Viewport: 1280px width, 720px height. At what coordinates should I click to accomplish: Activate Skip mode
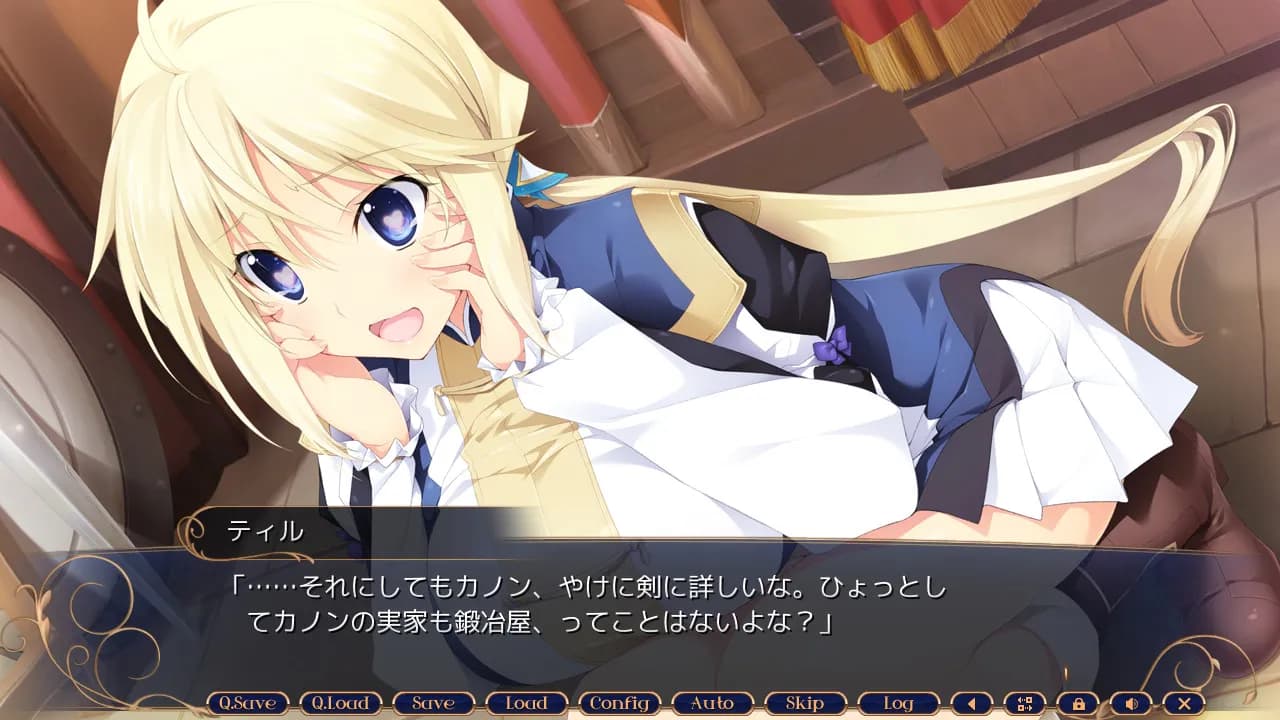(x=805, y=703)
